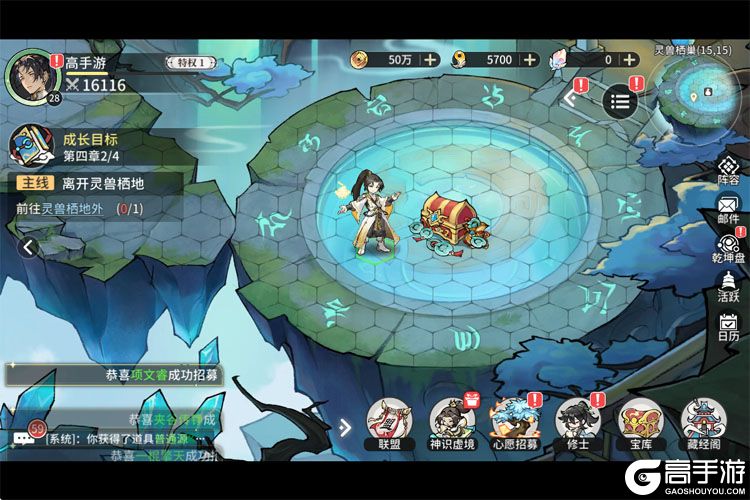Screen dimensions: 750x500
Task: Show the 活跃 activity panel
Action: point(728,285)
